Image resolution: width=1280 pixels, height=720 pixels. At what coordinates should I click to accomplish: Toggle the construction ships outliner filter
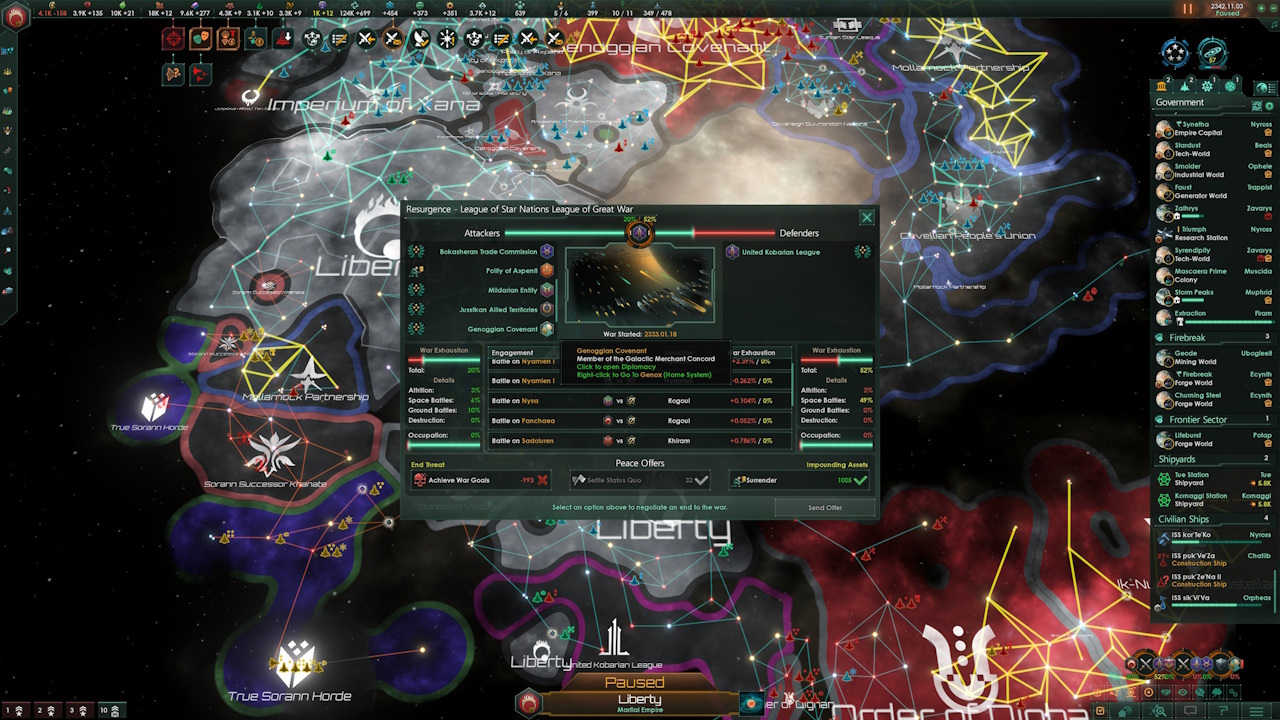click(x=1208, y=88)
